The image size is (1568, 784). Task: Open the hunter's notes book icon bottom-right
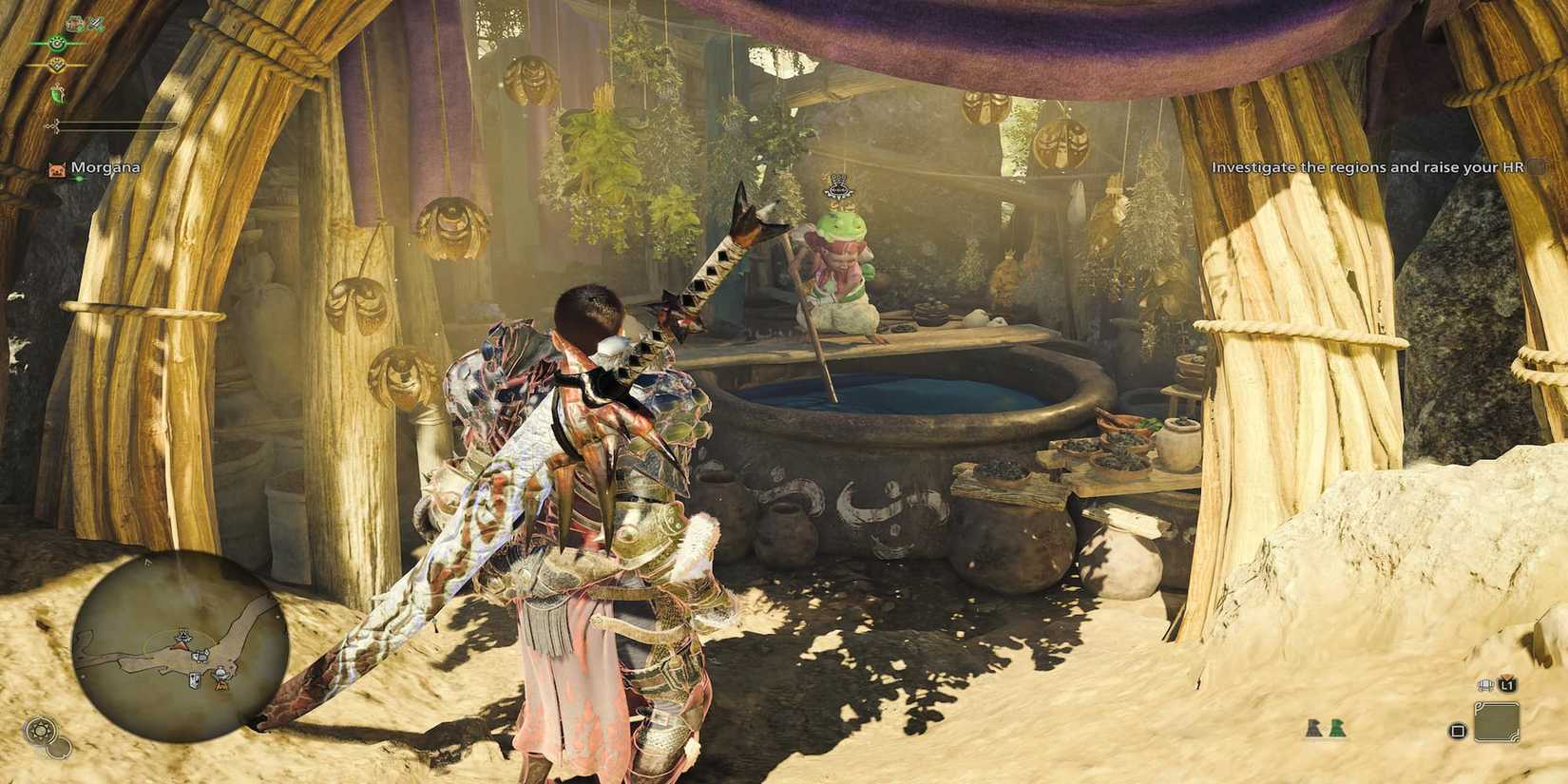1485,684
